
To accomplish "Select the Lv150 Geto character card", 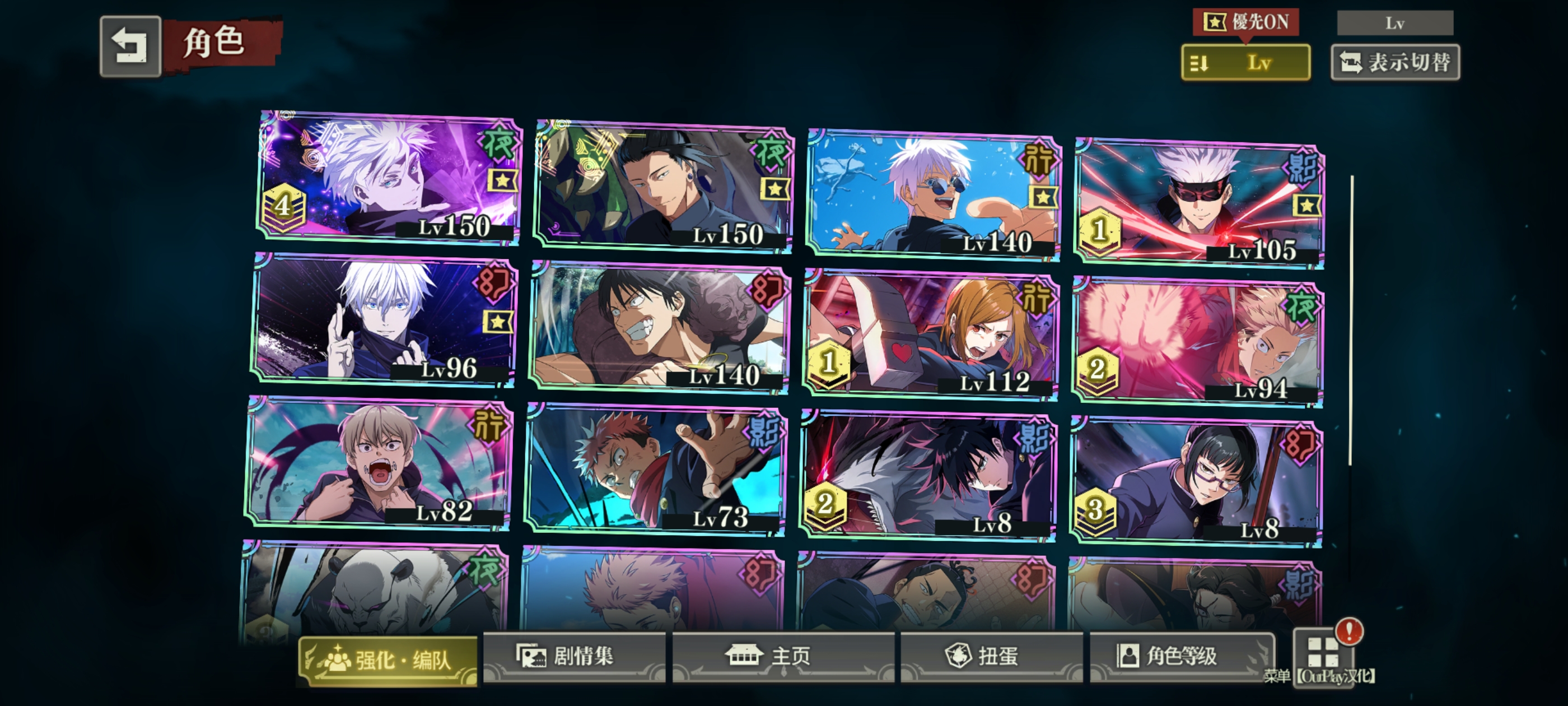I will tap(664, 187).
